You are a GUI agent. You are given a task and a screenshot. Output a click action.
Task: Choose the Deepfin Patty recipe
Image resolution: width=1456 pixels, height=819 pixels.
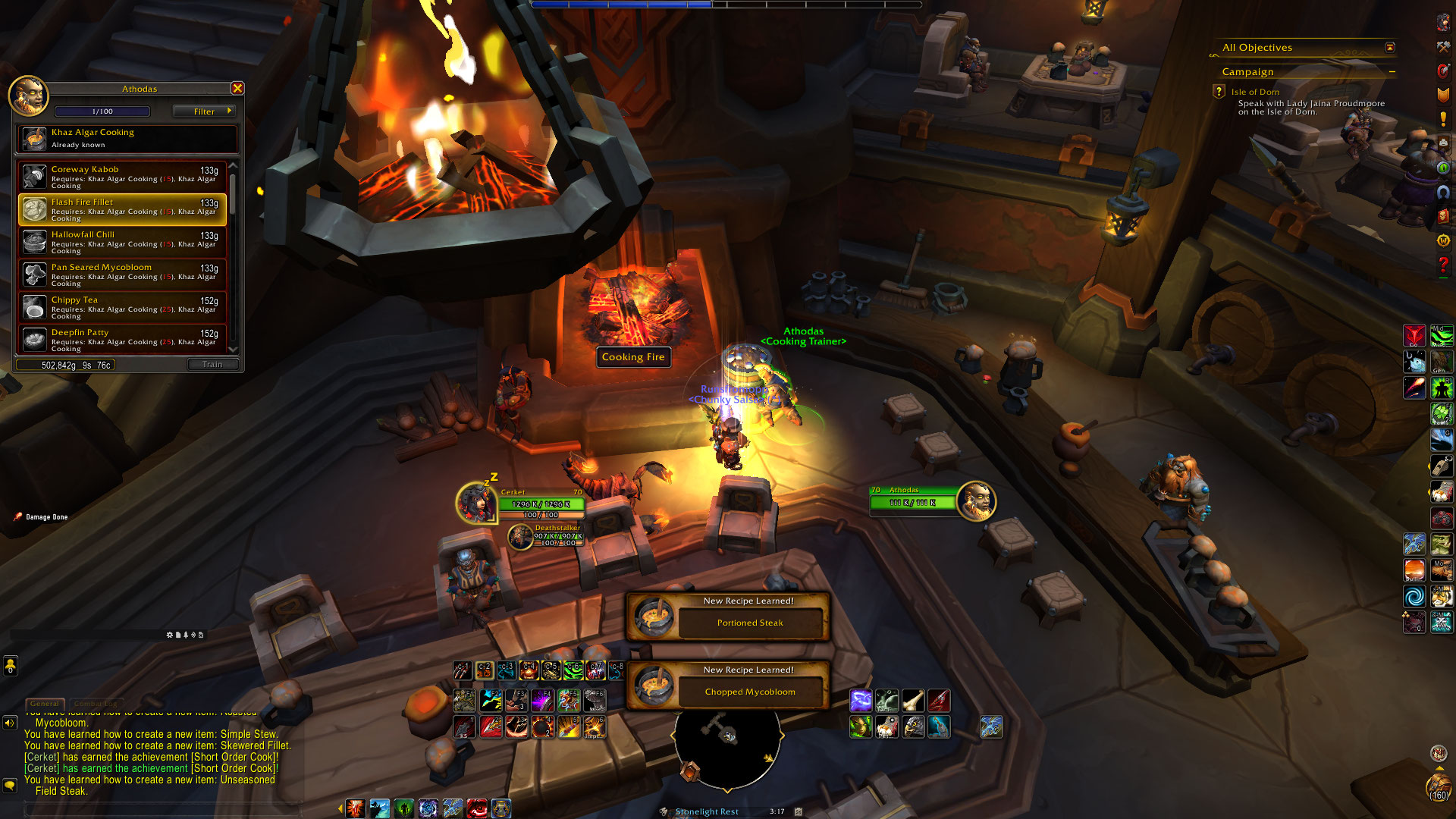click(122, 339)
